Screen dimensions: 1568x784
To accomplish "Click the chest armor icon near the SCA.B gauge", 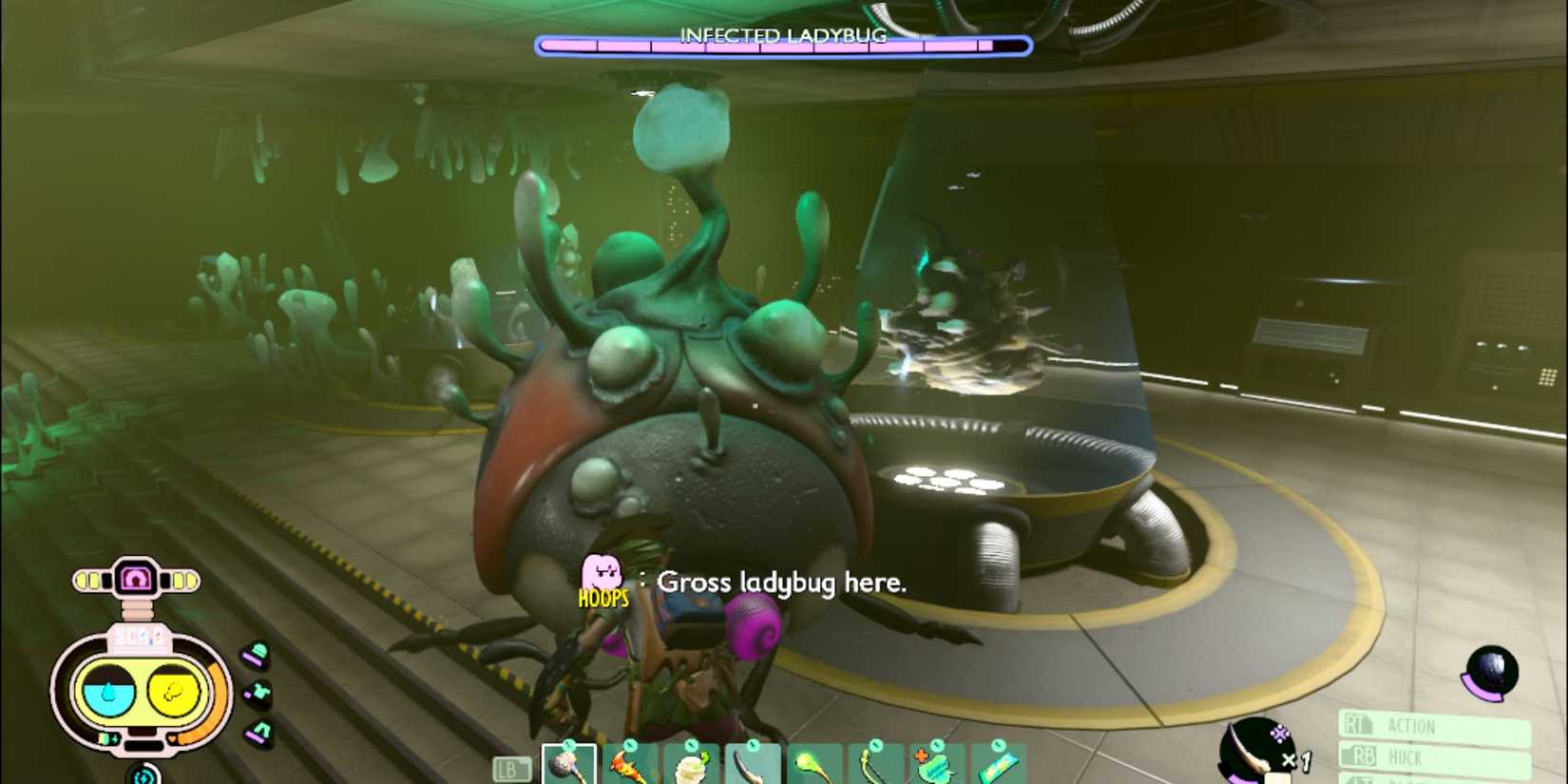I will point(258,693).
